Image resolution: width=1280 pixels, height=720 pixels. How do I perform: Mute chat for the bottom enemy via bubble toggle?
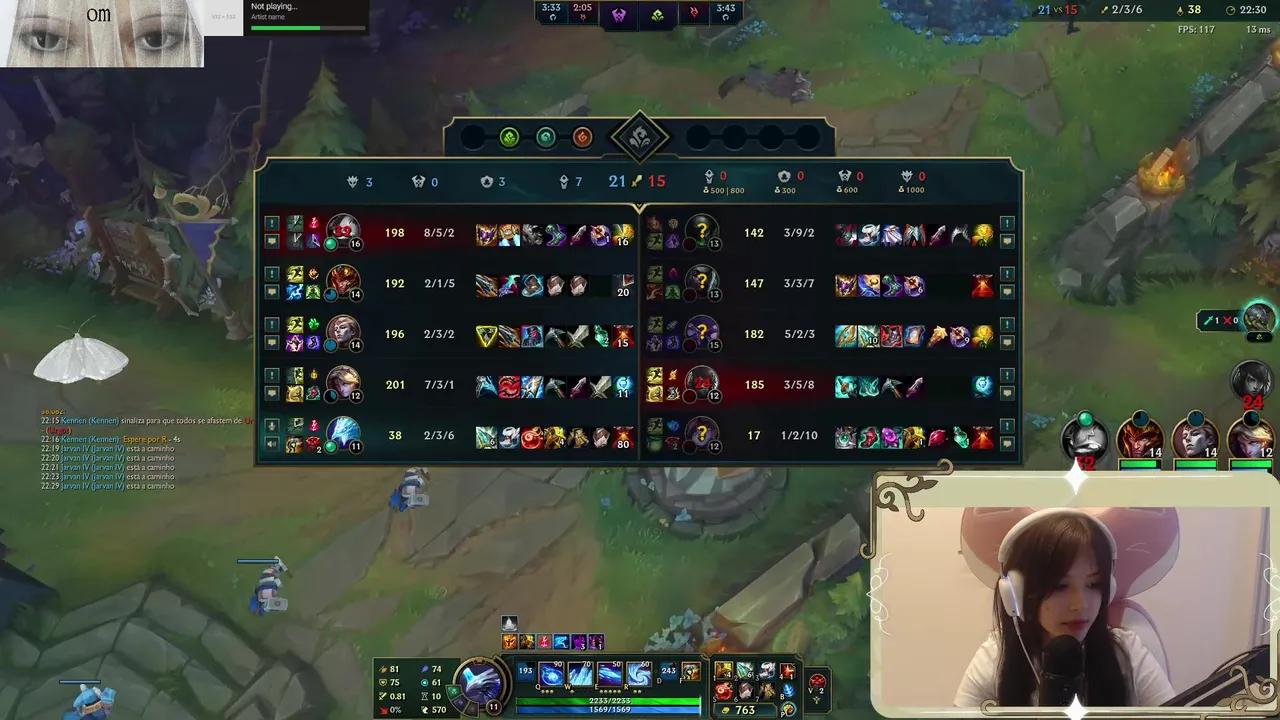click(x=1008, y=443)
